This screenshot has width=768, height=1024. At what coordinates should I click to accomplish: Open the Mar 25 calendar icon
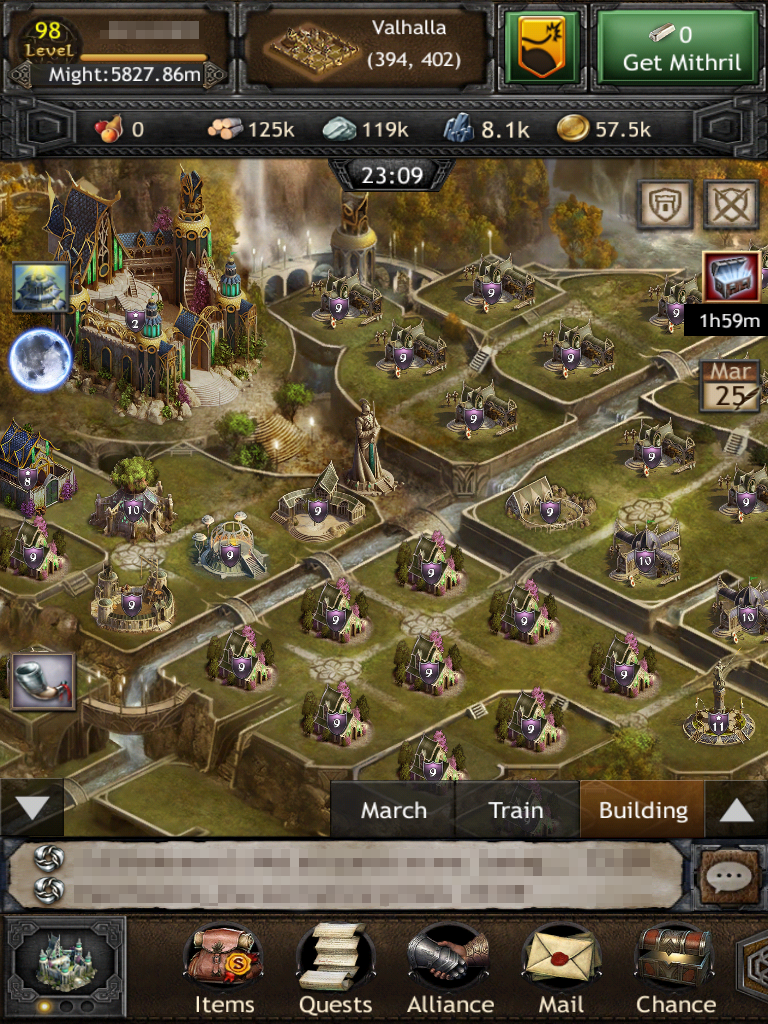[x=729, y=386]
